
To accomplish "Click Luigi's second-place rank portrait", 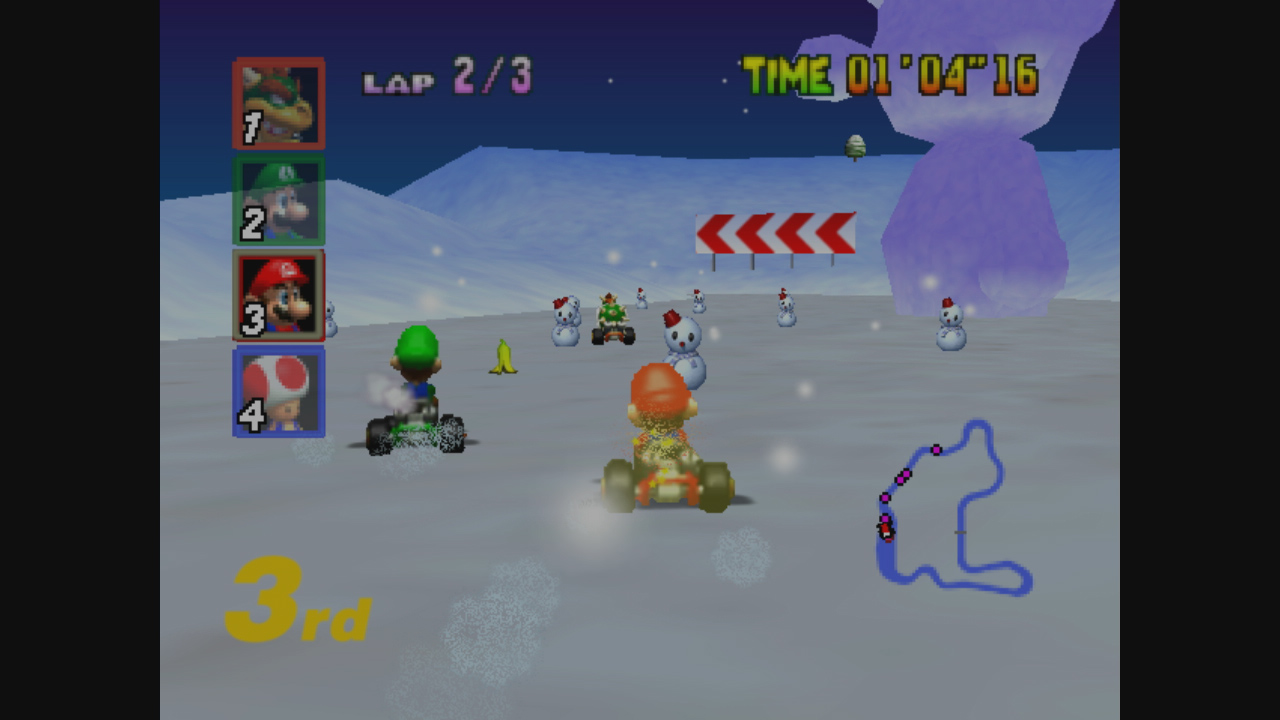I will pos(279,200).
